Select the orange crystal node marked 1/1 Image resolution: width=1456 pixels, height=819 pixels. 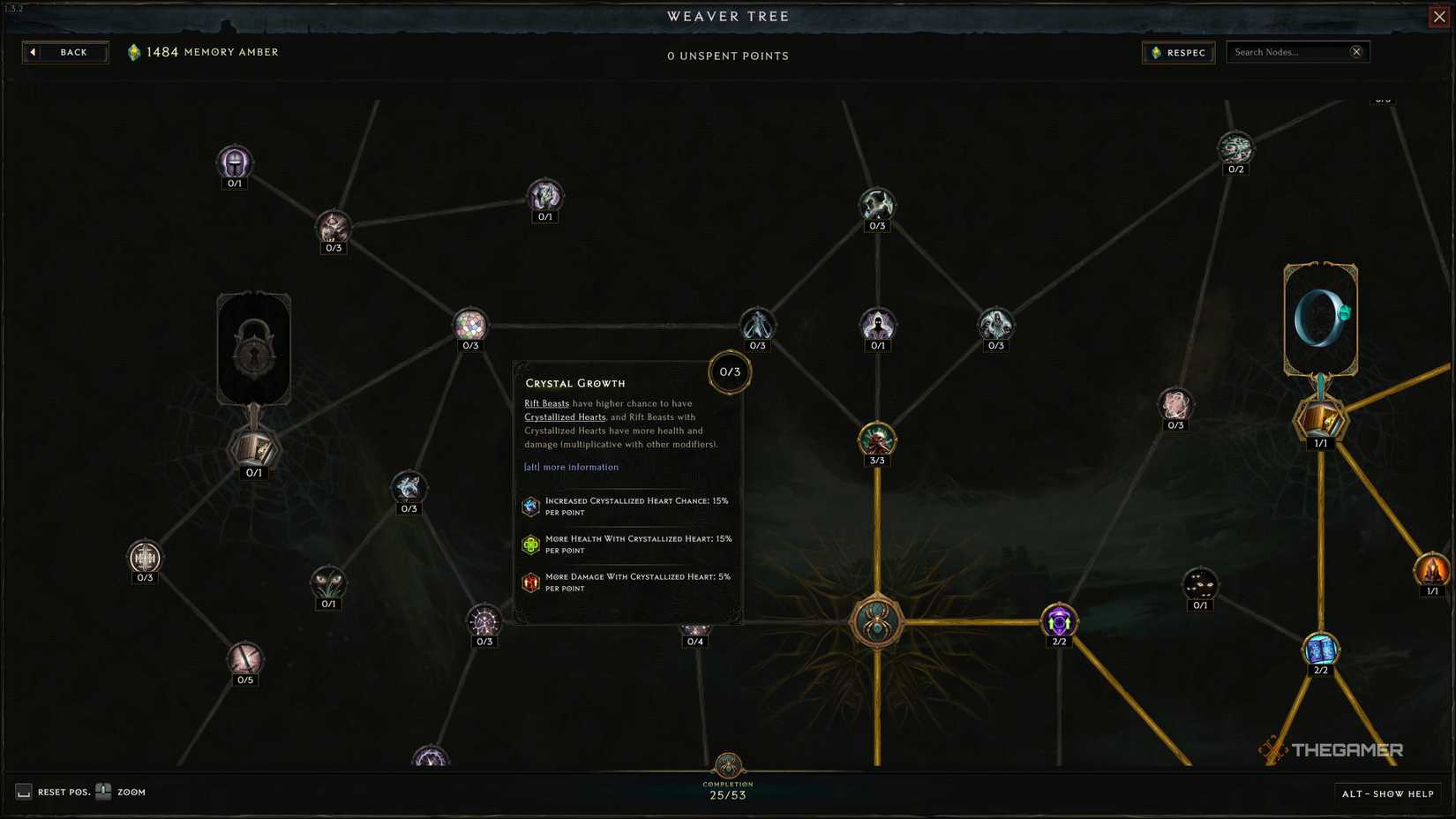1433,569
